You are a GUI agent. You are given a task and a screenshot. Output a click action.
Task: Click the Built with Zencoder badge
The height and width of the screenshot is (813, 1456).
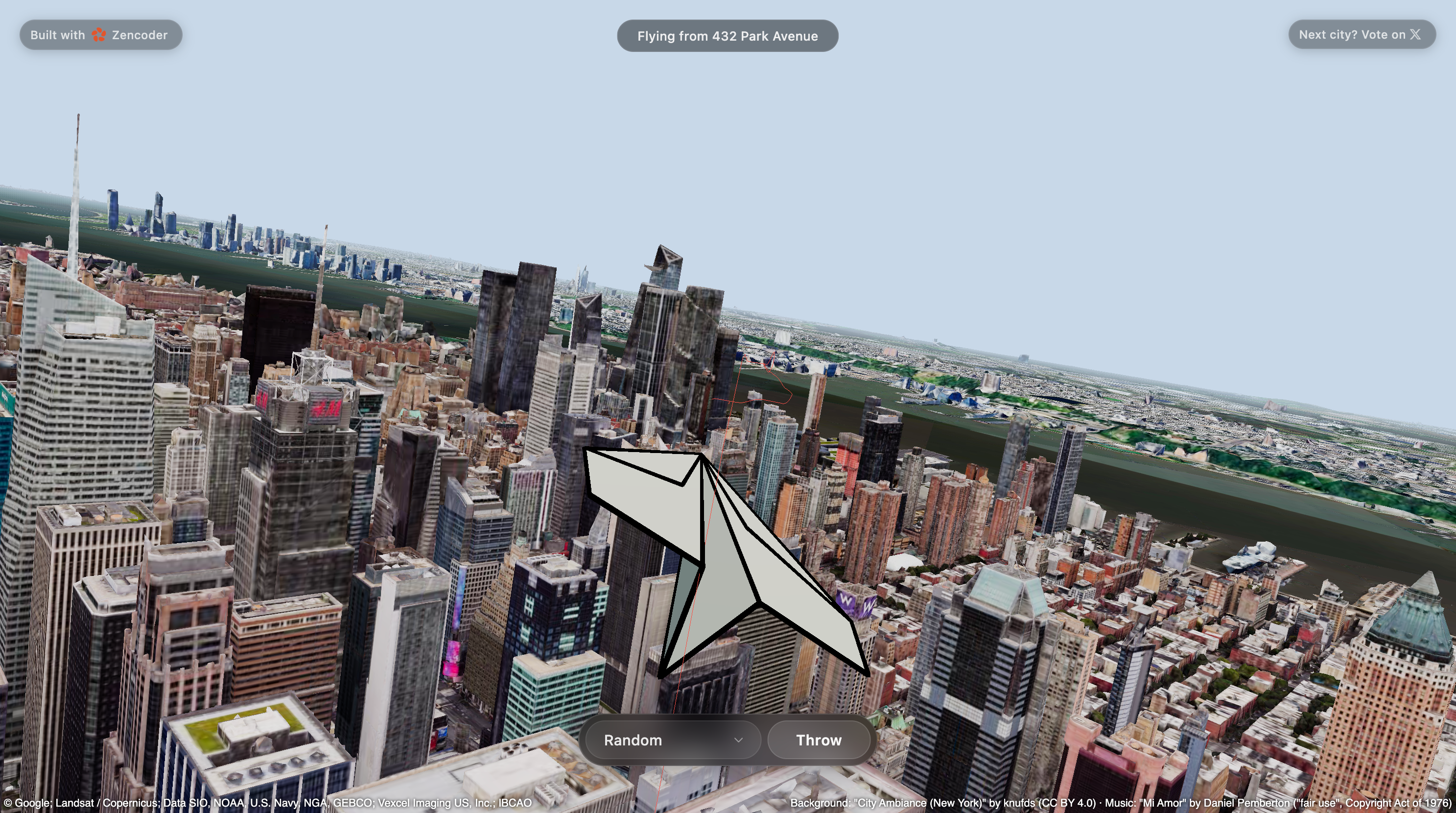100,34
